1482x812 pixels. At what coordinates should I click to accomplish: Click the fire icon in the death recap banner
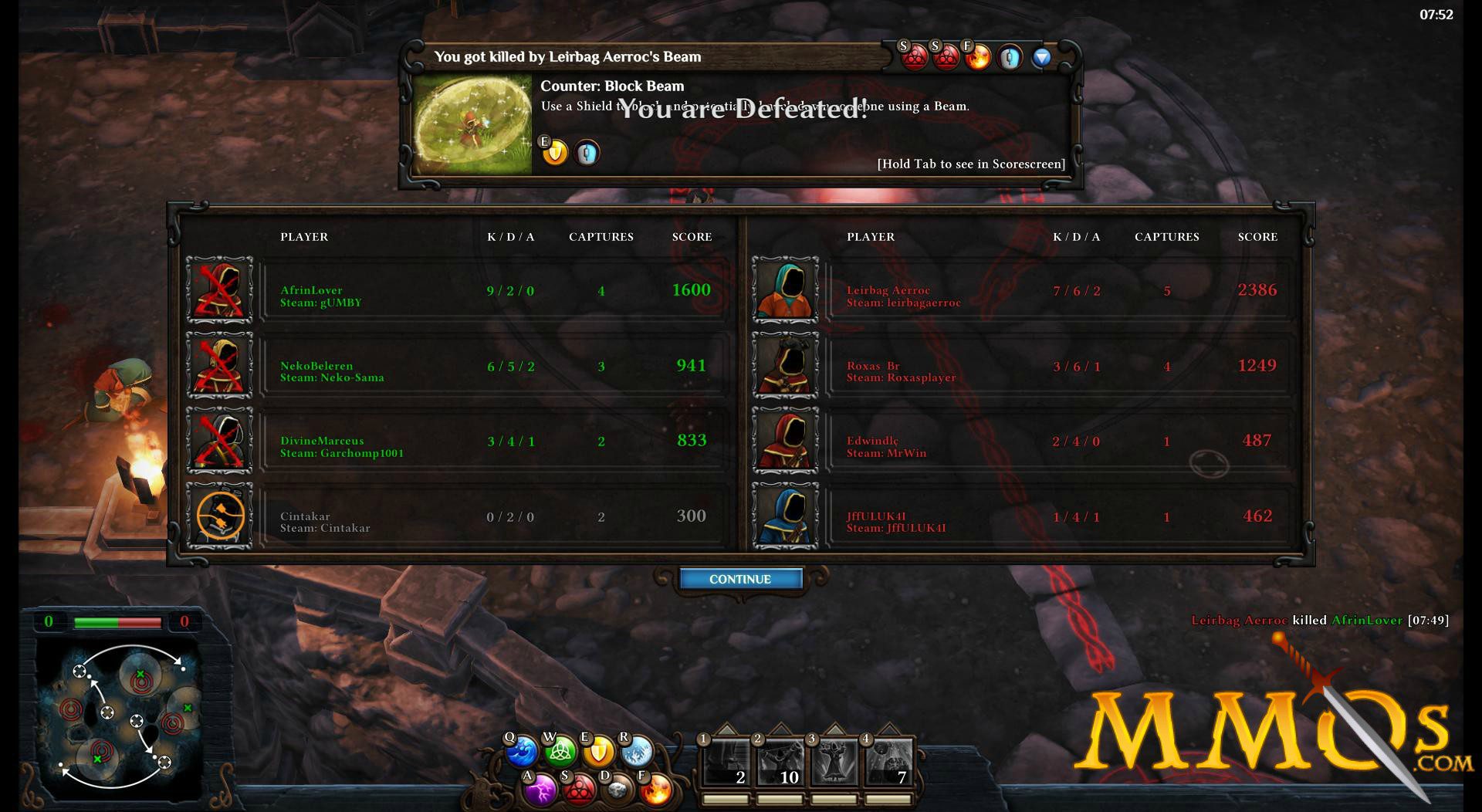[x=979, y=58]
